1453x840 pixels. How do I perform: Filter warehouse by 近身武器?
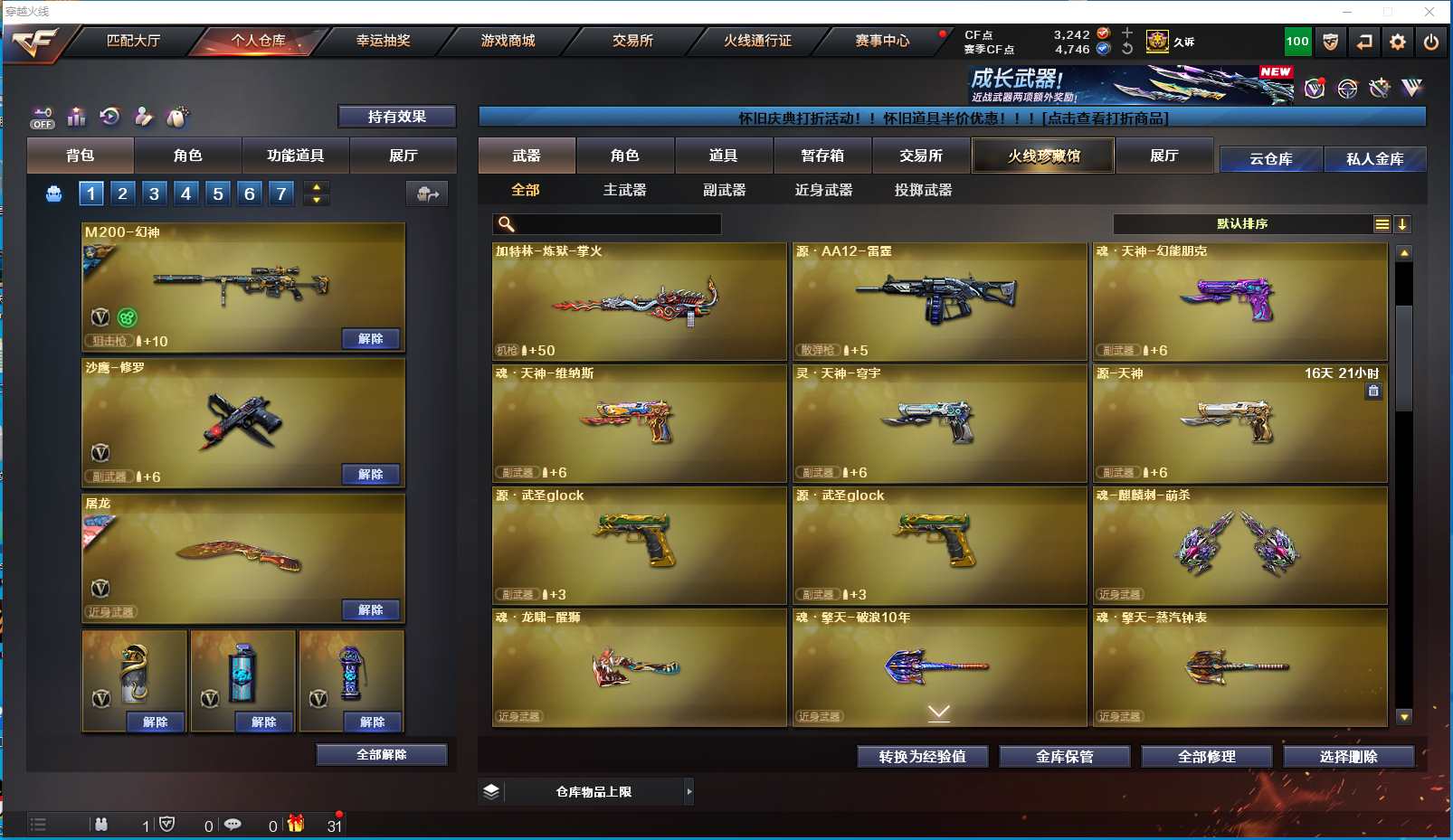(823, 190)
